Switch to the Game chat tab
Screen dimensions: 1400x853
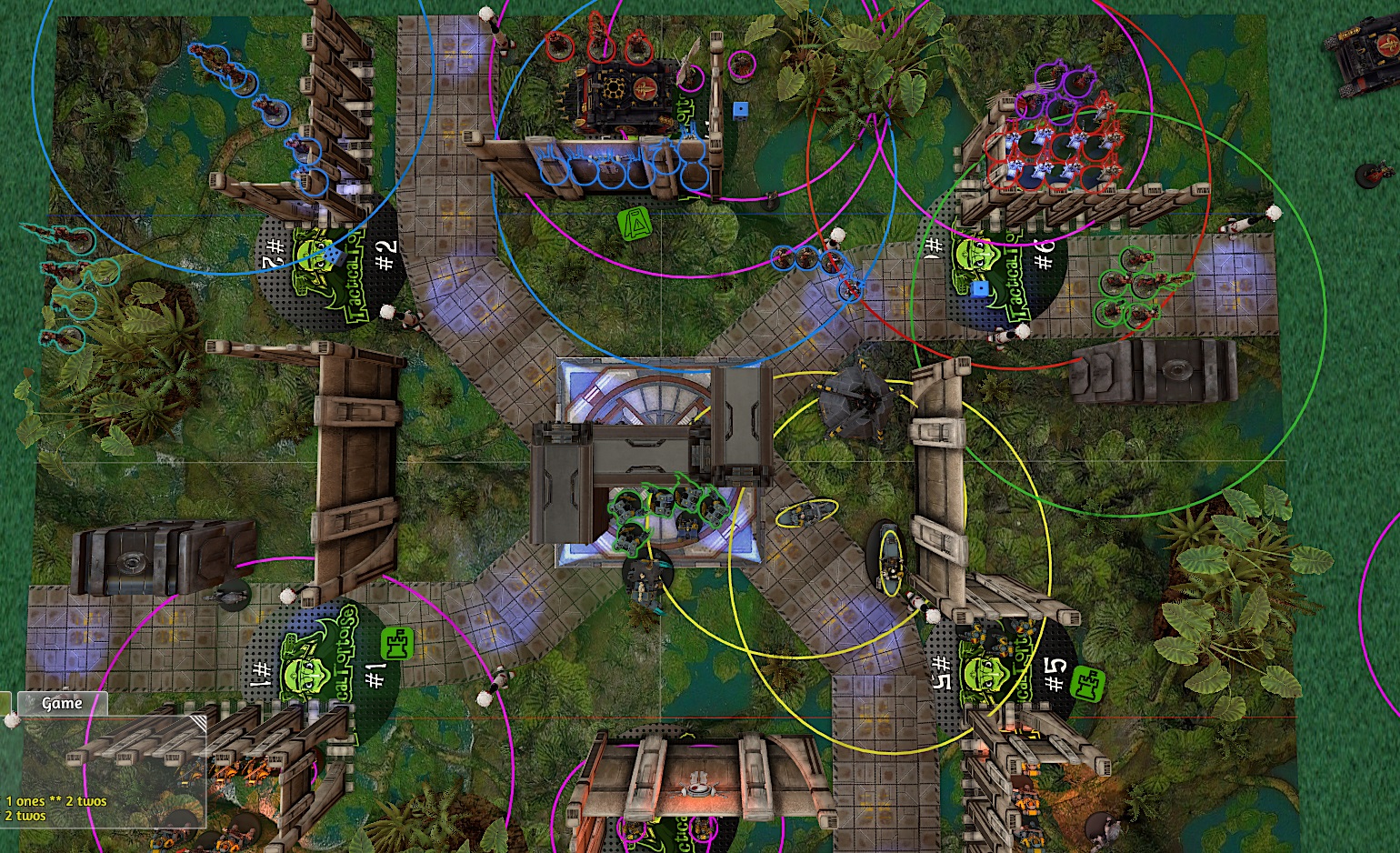click(62, 703)
